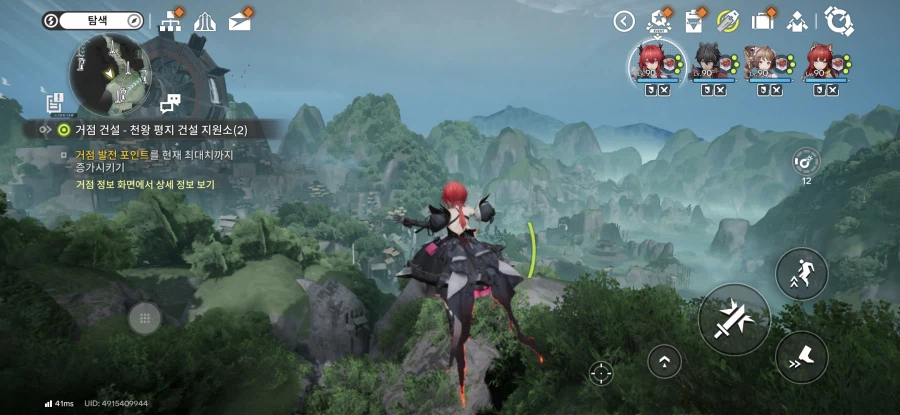This screenshot has height=415, width=900.
Task: Collapse the top menu with back arrow
Action: click(x=625, y=21)
